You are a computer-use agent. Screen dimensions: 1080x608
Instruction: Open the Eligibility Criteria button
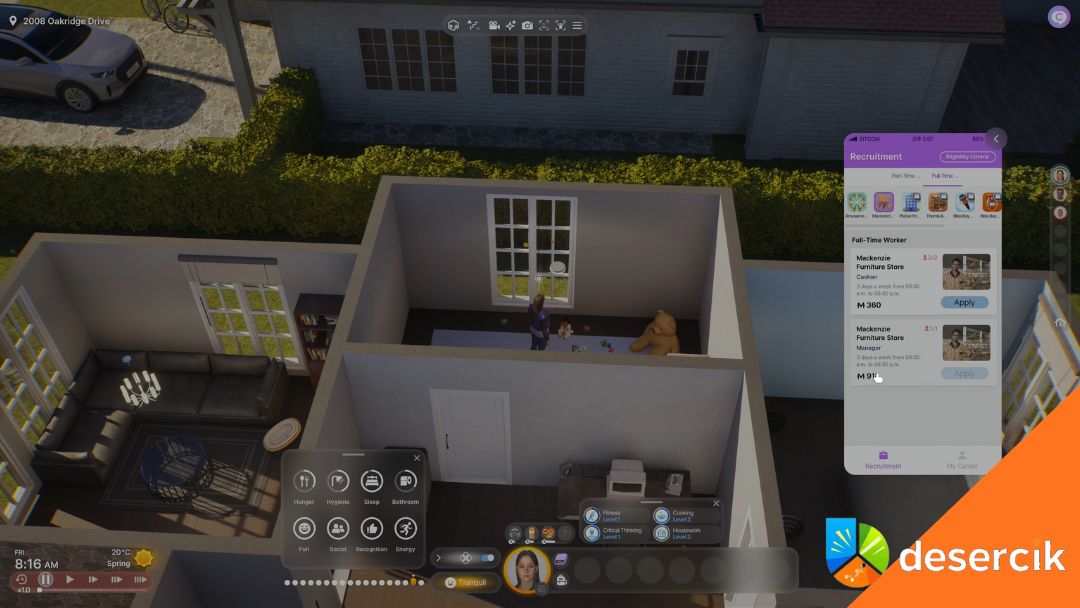click(x=967, y=157)
